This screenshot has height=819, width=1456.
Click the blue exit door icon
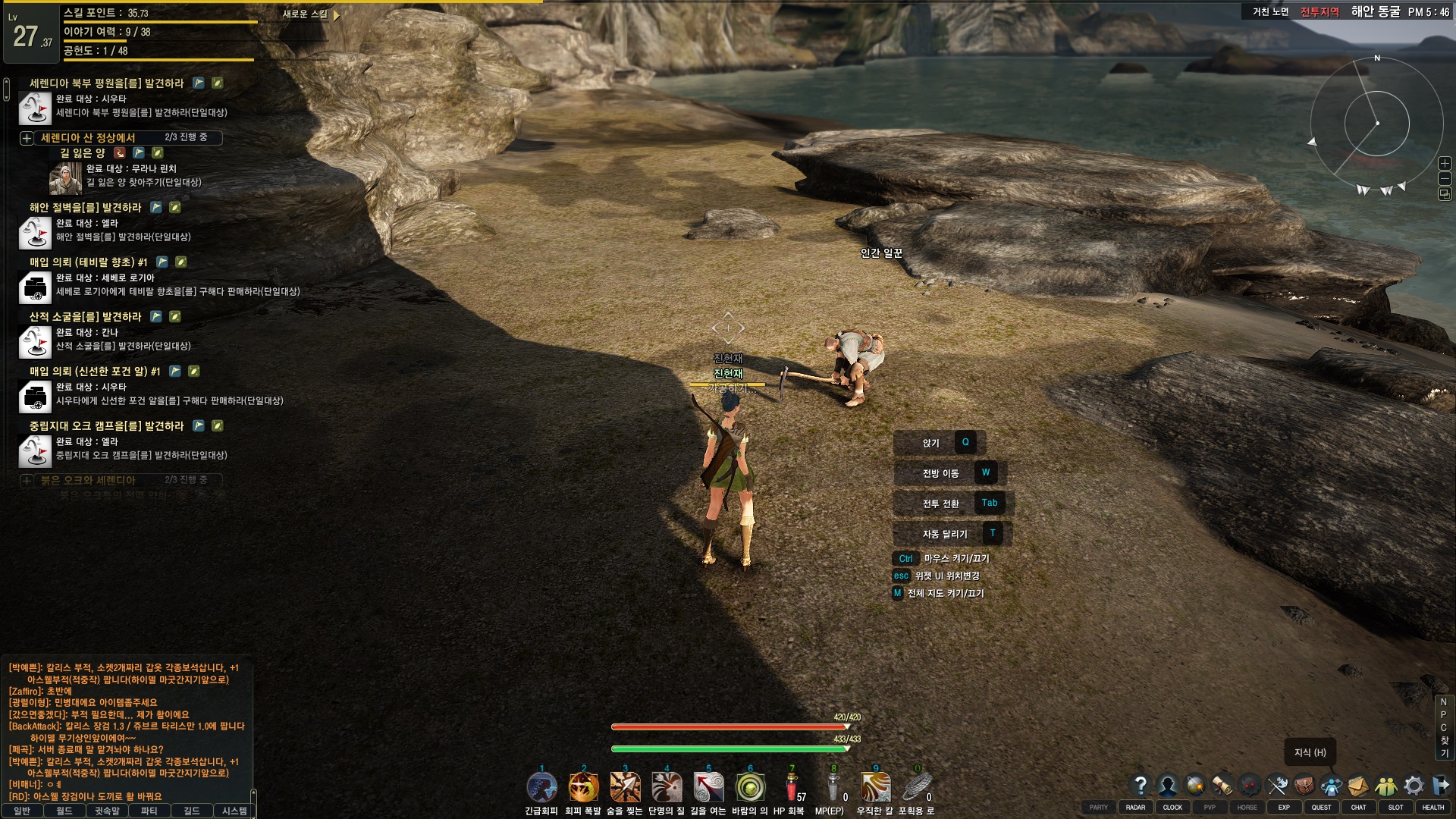pyautogui.click(x=1441, y=785)
